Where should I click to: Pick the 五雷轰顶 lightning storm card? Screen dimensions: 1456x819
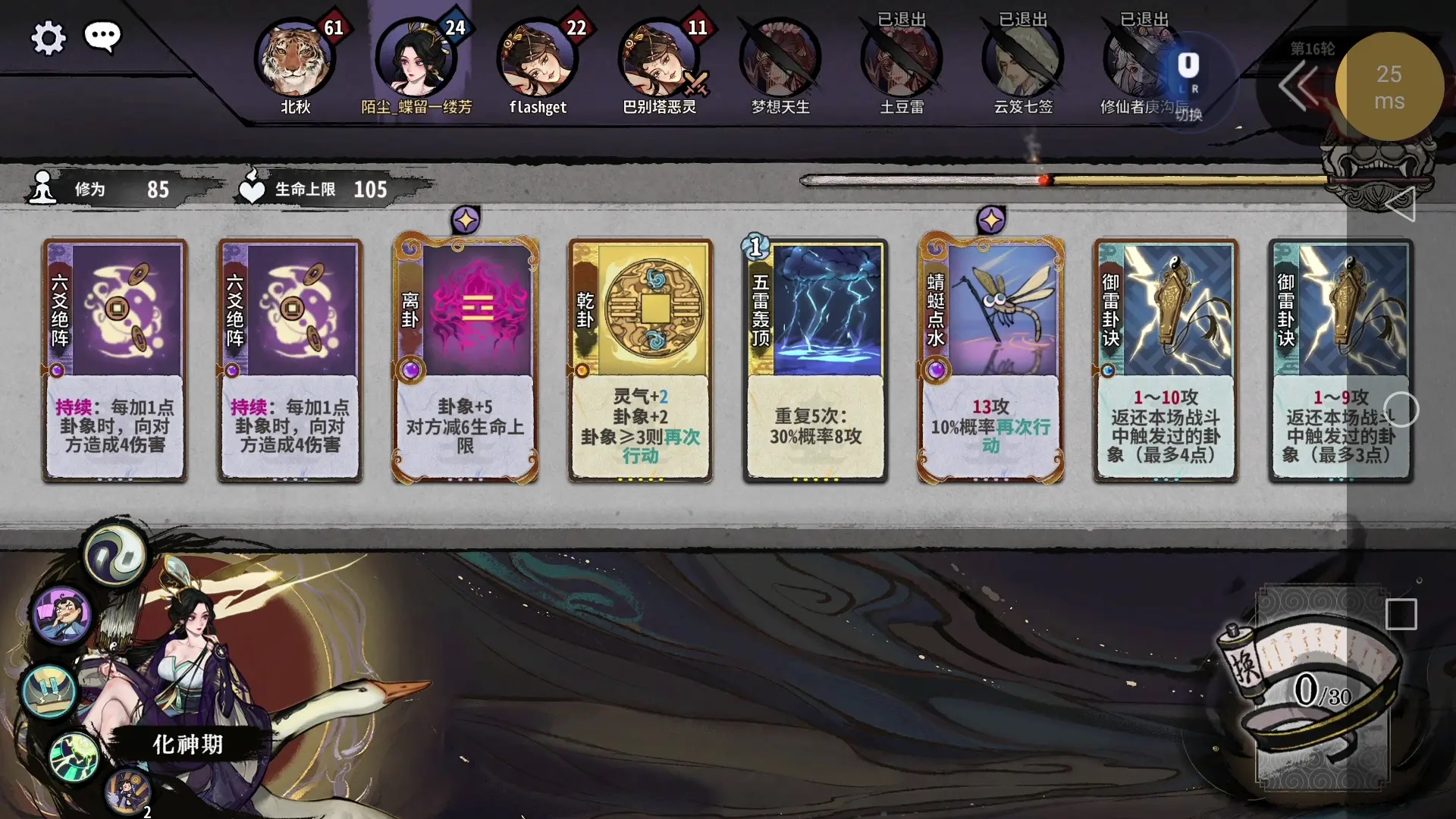coord(815,360)
